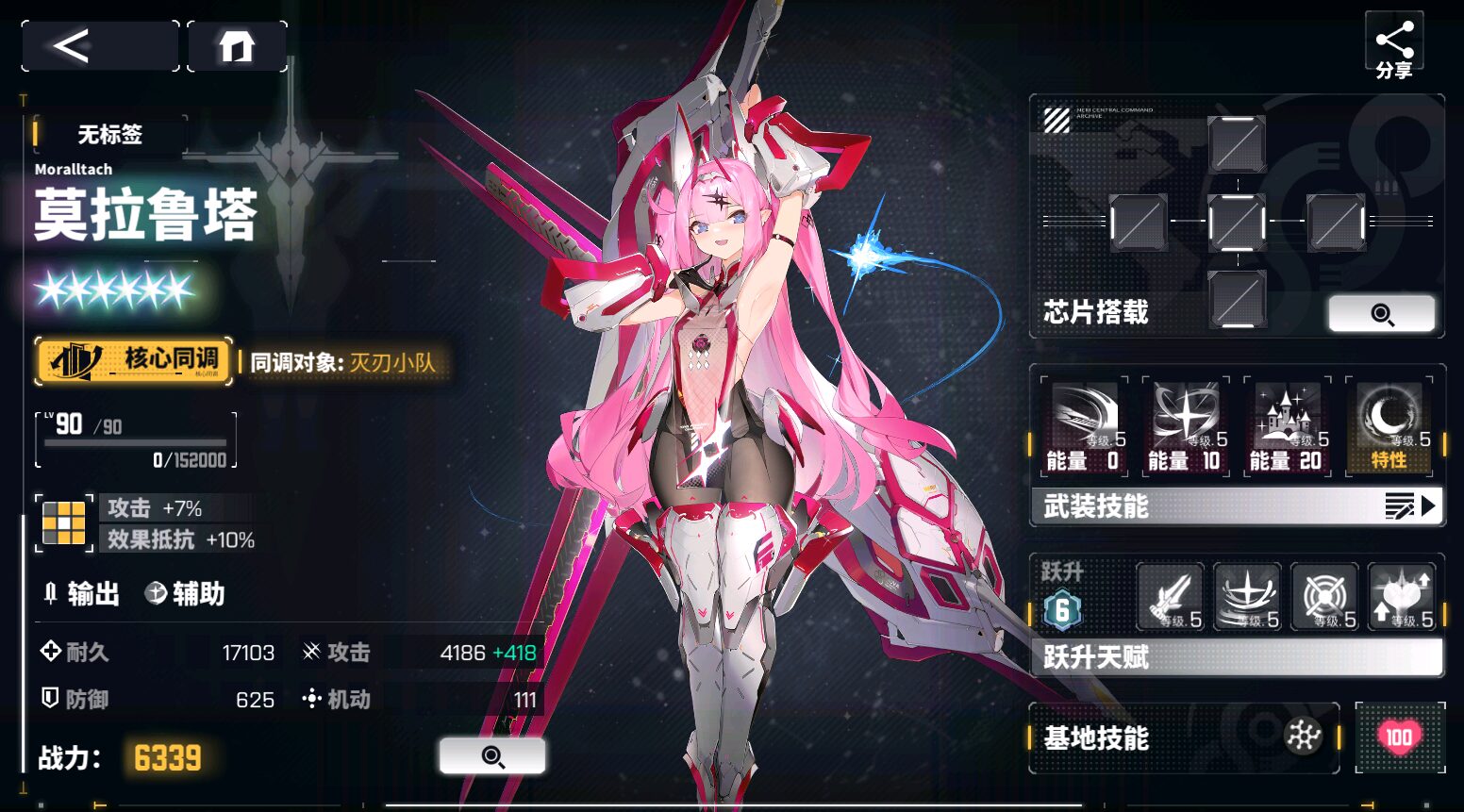Select the sword ascension talent icon

1171,597
